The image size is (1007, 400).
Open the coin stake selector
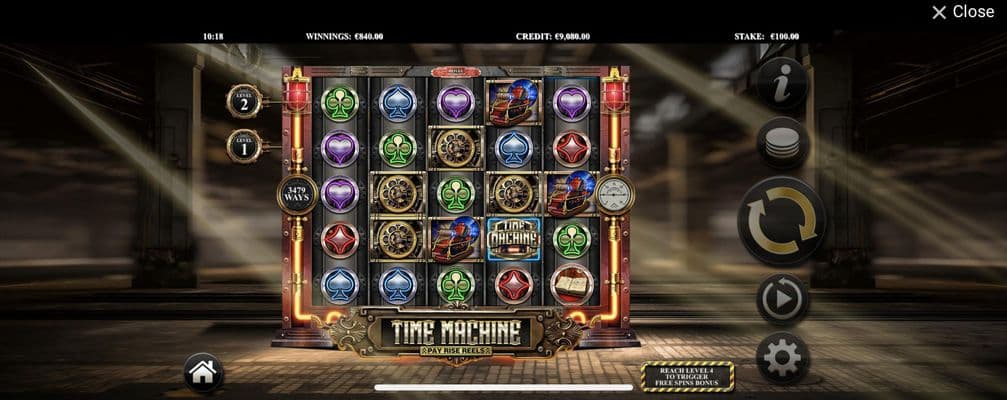coord(782,144)
